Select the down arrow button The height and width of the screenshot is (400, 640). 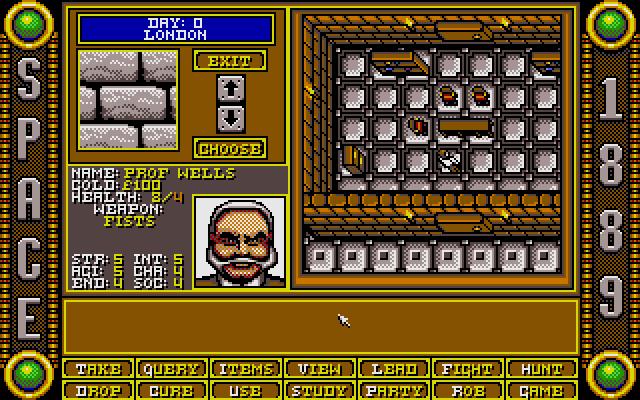click(x=230, y=116)
